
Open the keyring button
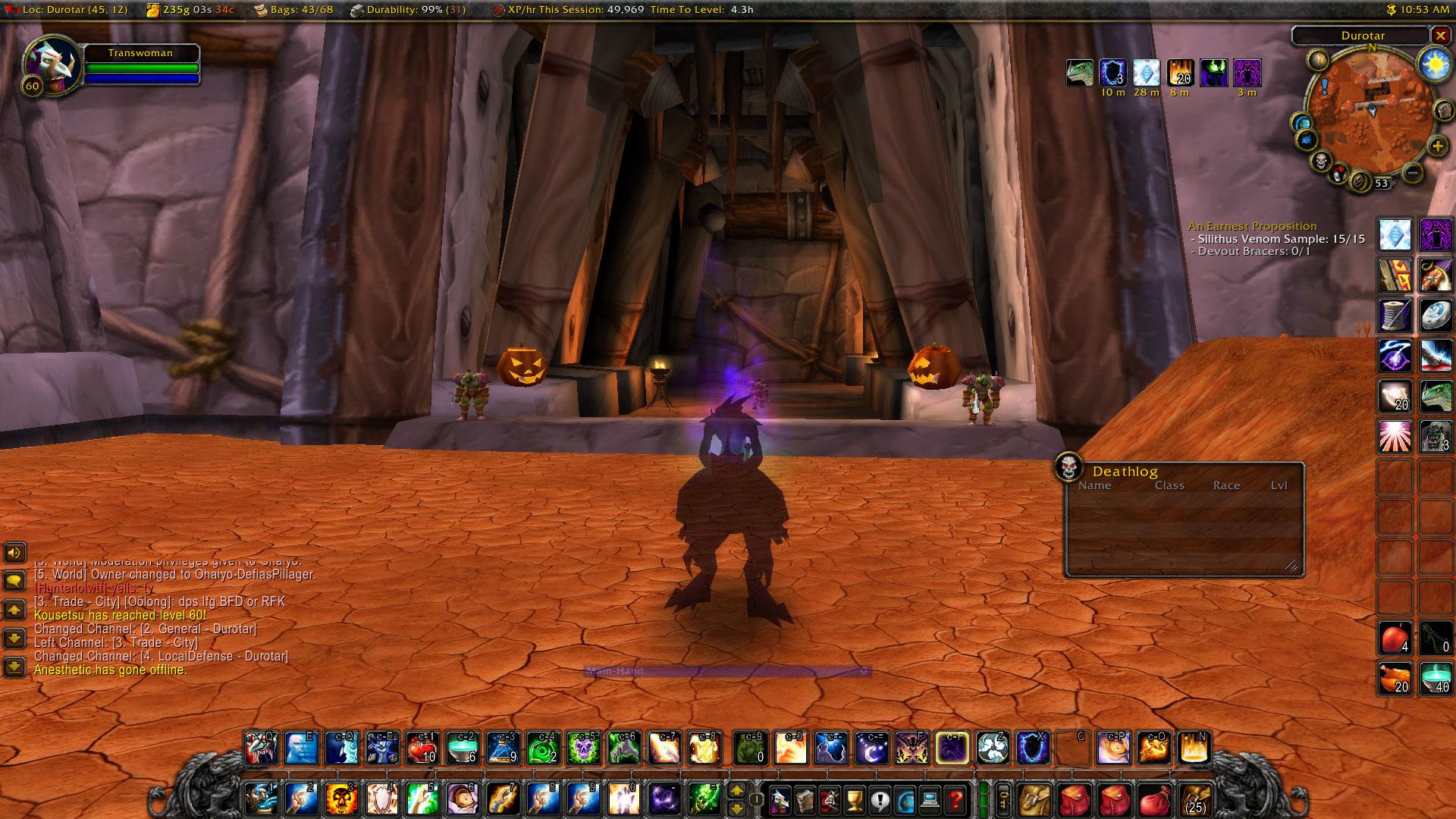tap(1003, 799)
